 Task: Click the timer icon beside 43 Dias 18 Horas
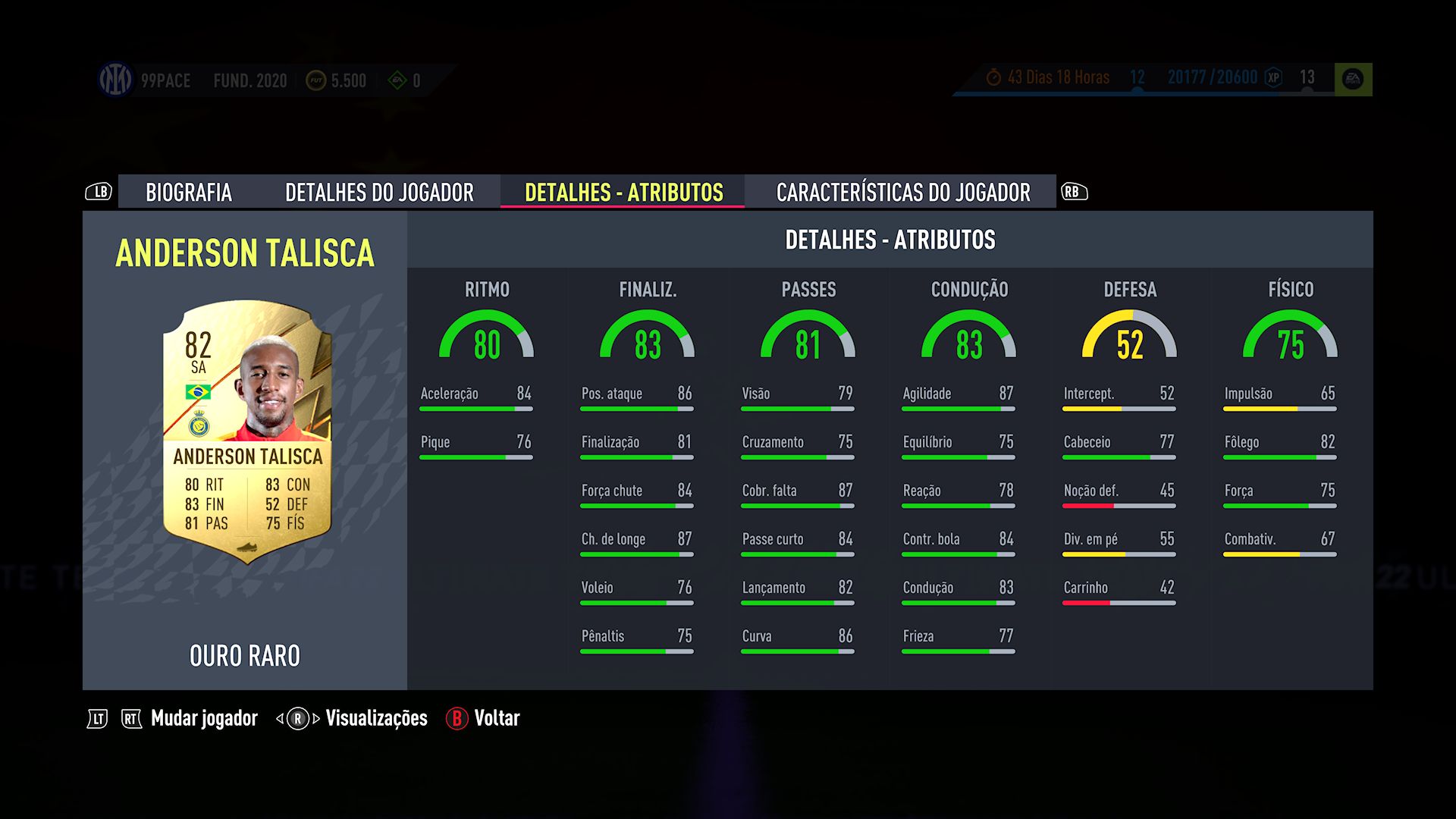[x=994, y=77]
